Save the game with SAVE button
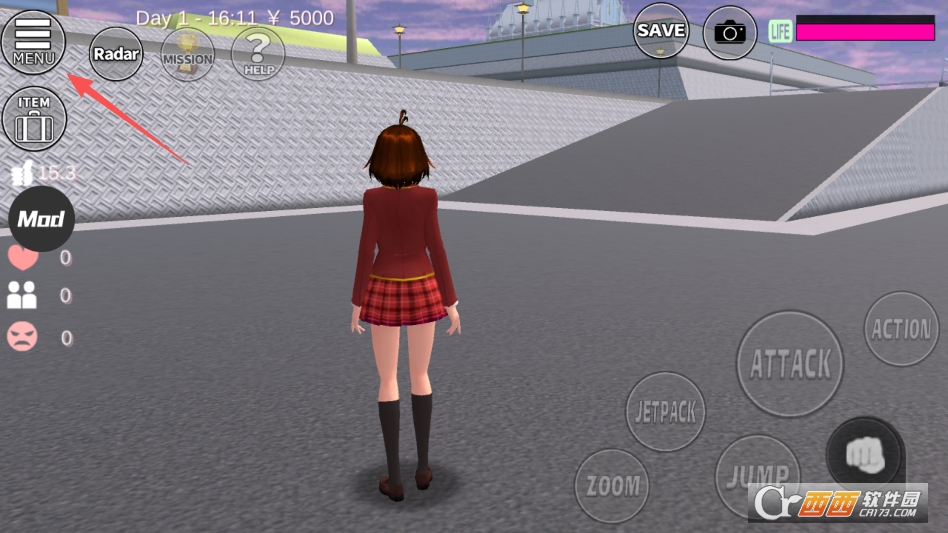Viewport: 948px width, 533px height. click(x=661, y=31)
